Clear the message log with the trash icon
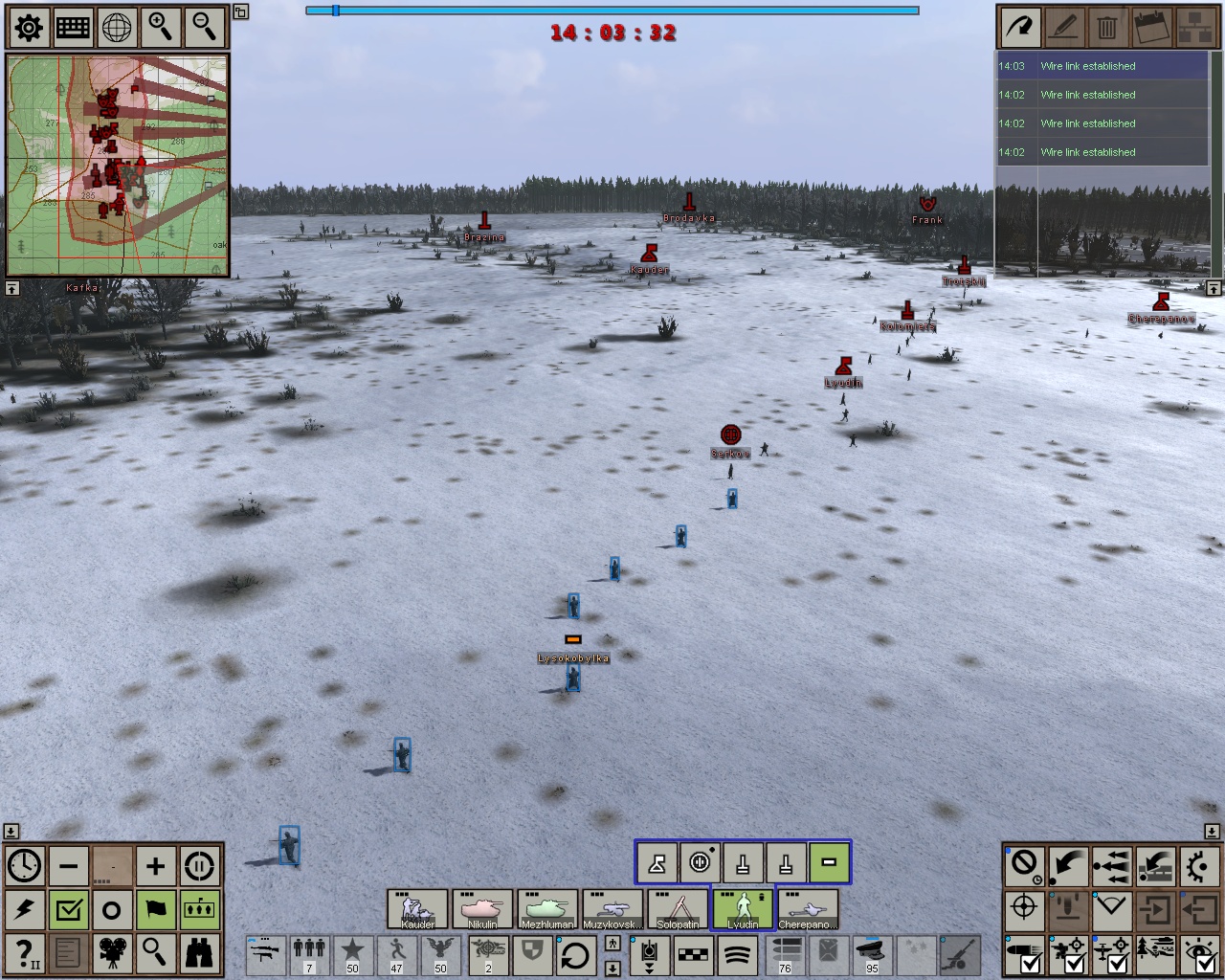Screen dimensions: 1225x980 point(1107,27)
